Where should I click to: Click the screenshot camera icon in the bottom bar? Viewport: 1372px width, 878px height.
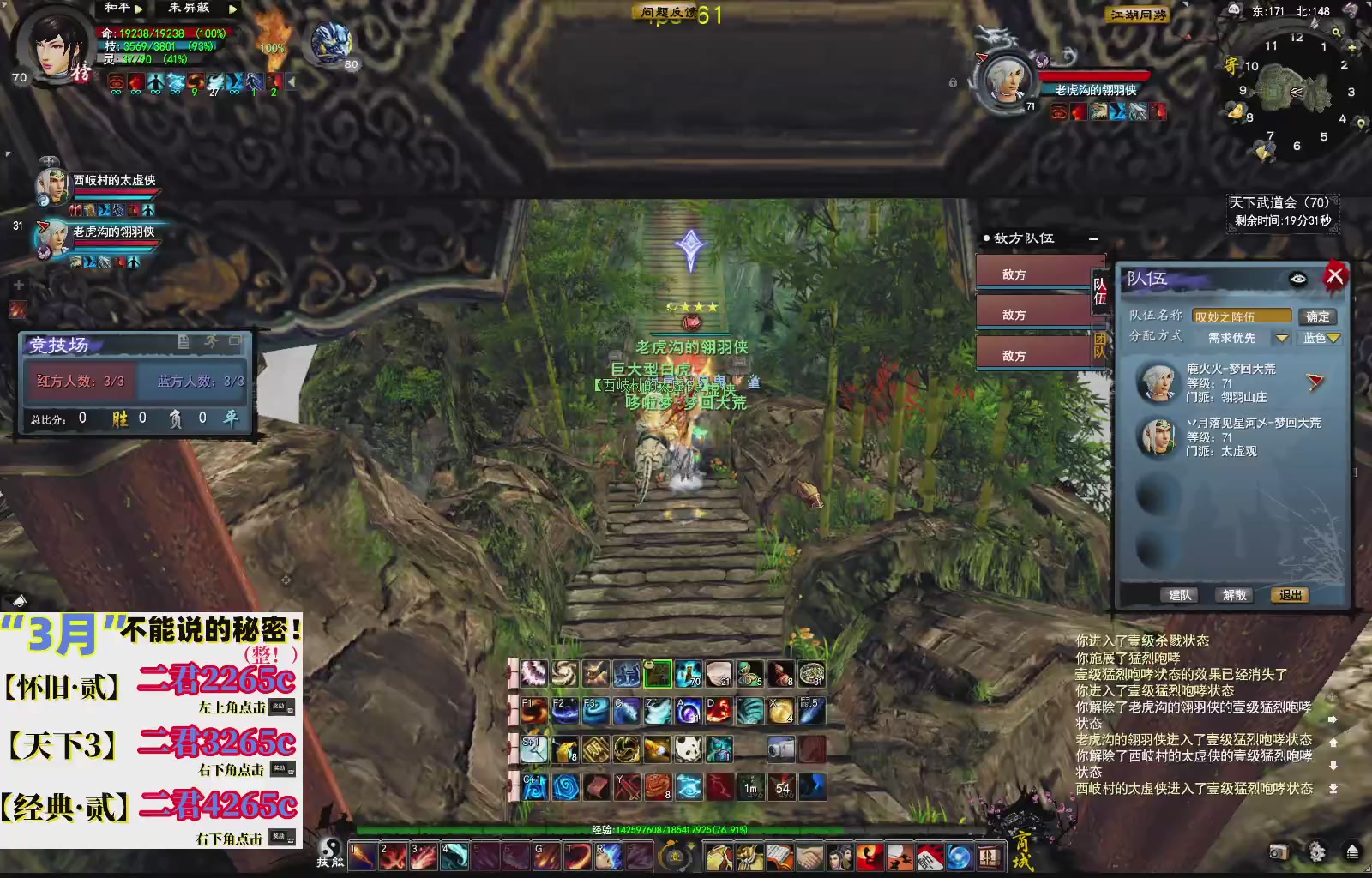click(1279, 852)
